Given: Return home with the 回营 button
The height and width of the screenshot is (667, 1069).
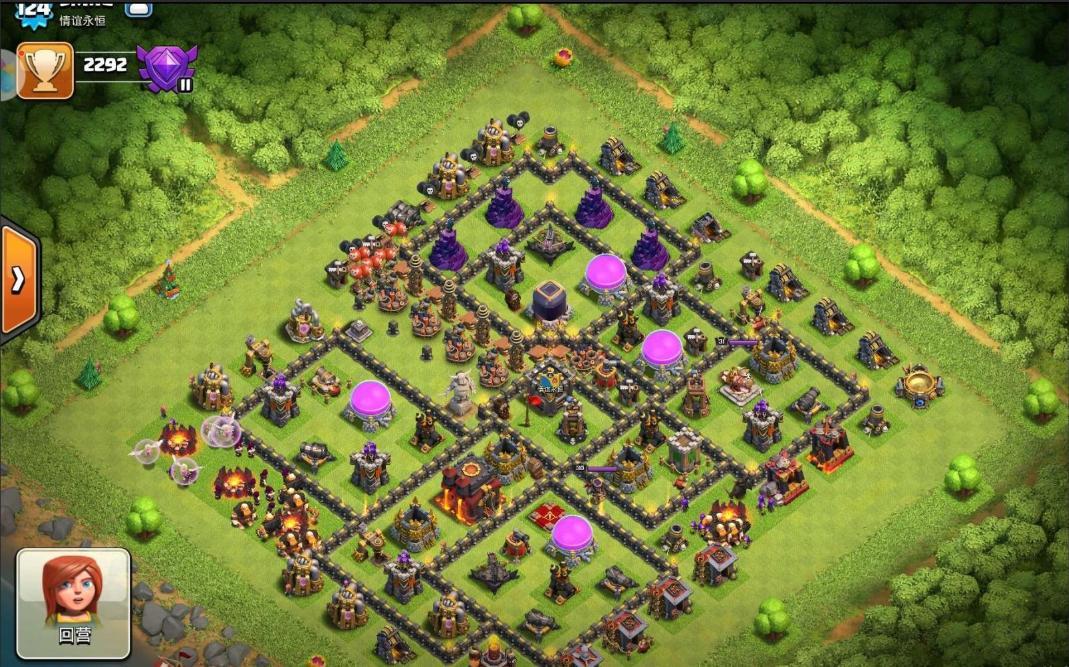Looking at the screenshot, I should click(x=73, y=601).
